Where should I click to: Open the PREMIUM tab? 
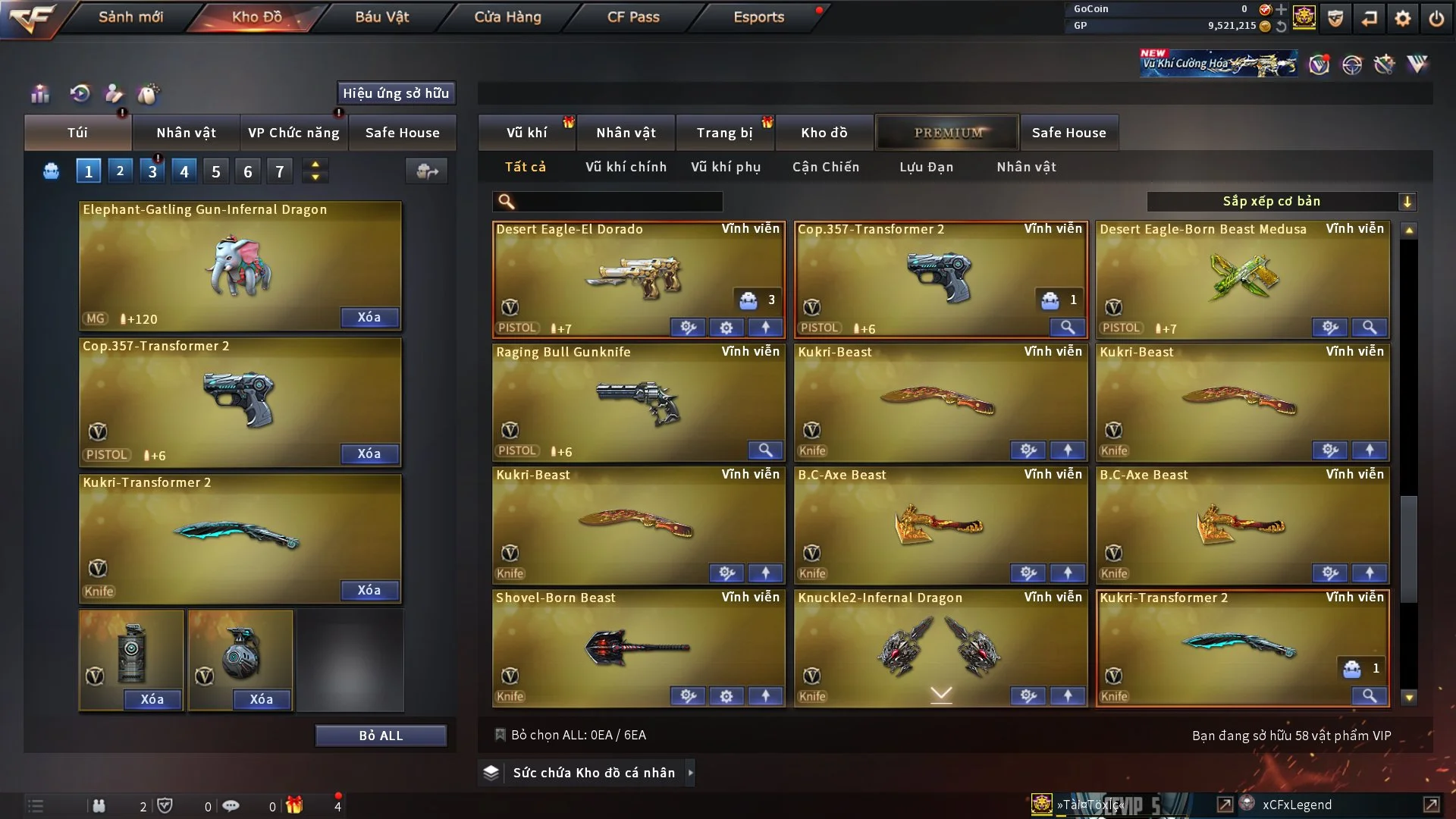click(948, 133)
